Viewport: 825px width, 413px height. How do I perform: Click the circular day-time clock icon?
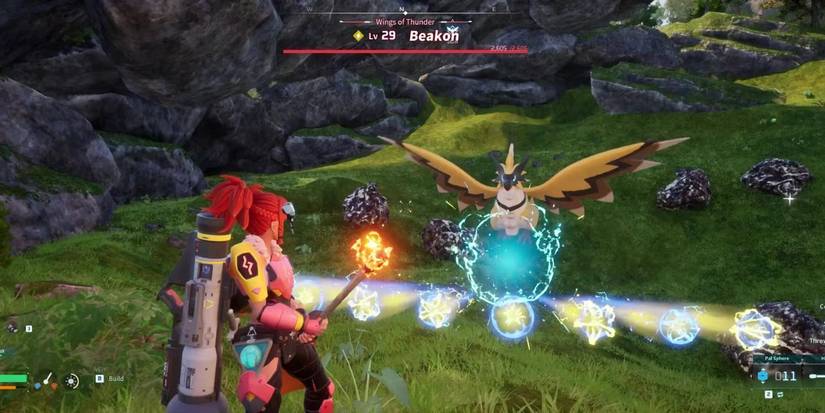pos(72,380)
